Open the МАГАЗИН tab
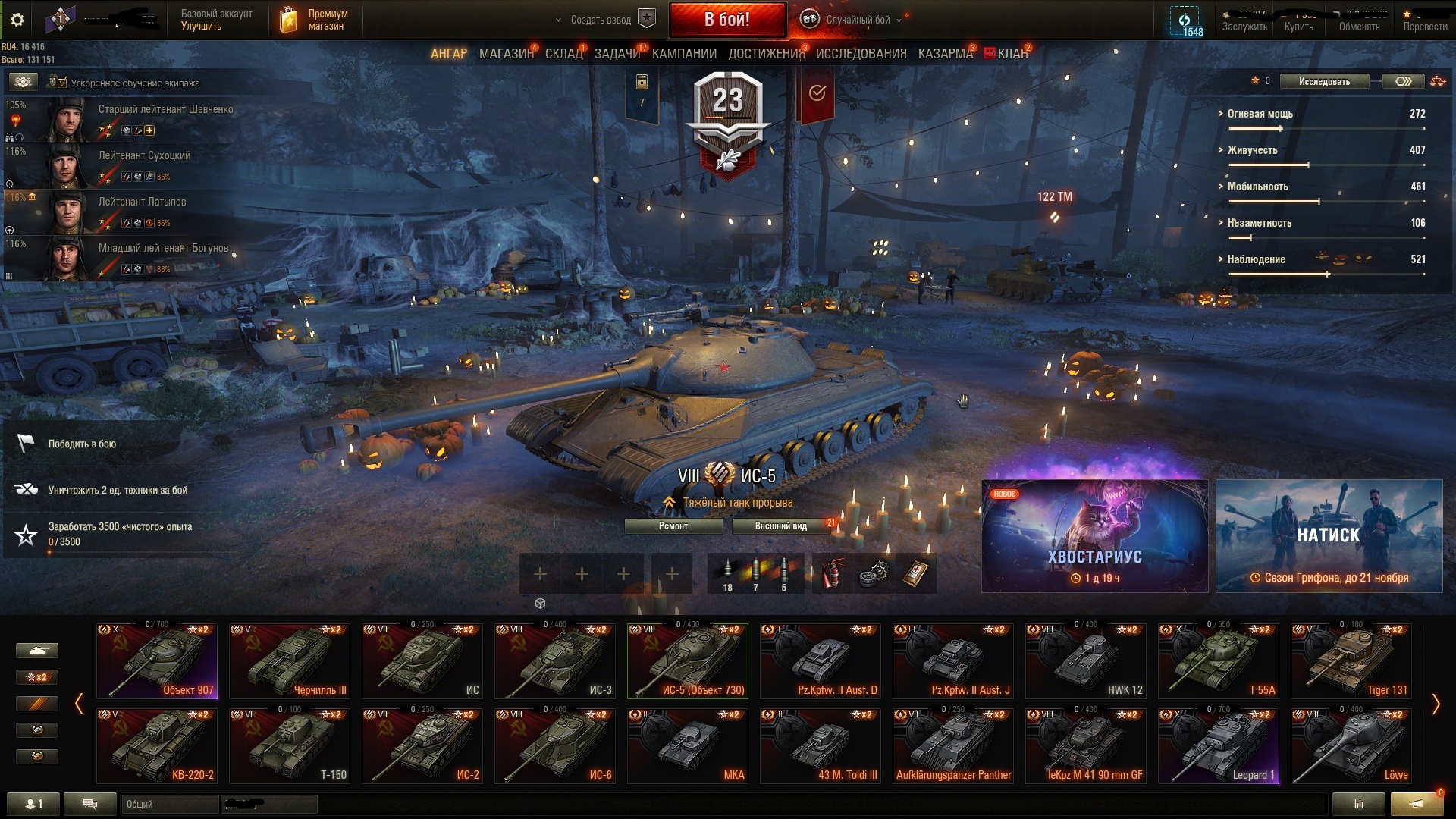Image resolution: width=1456 pixels, height=819 pixels. [506, 54]
